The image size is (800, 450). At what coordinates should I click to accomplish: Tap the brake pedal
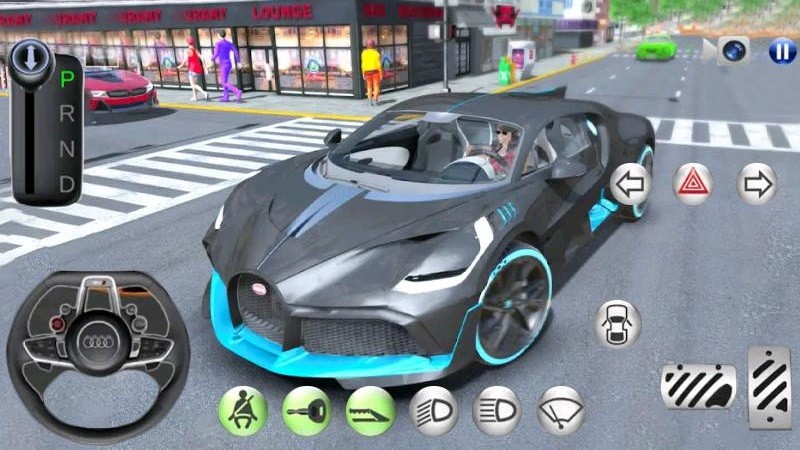[x=698, y=387]
